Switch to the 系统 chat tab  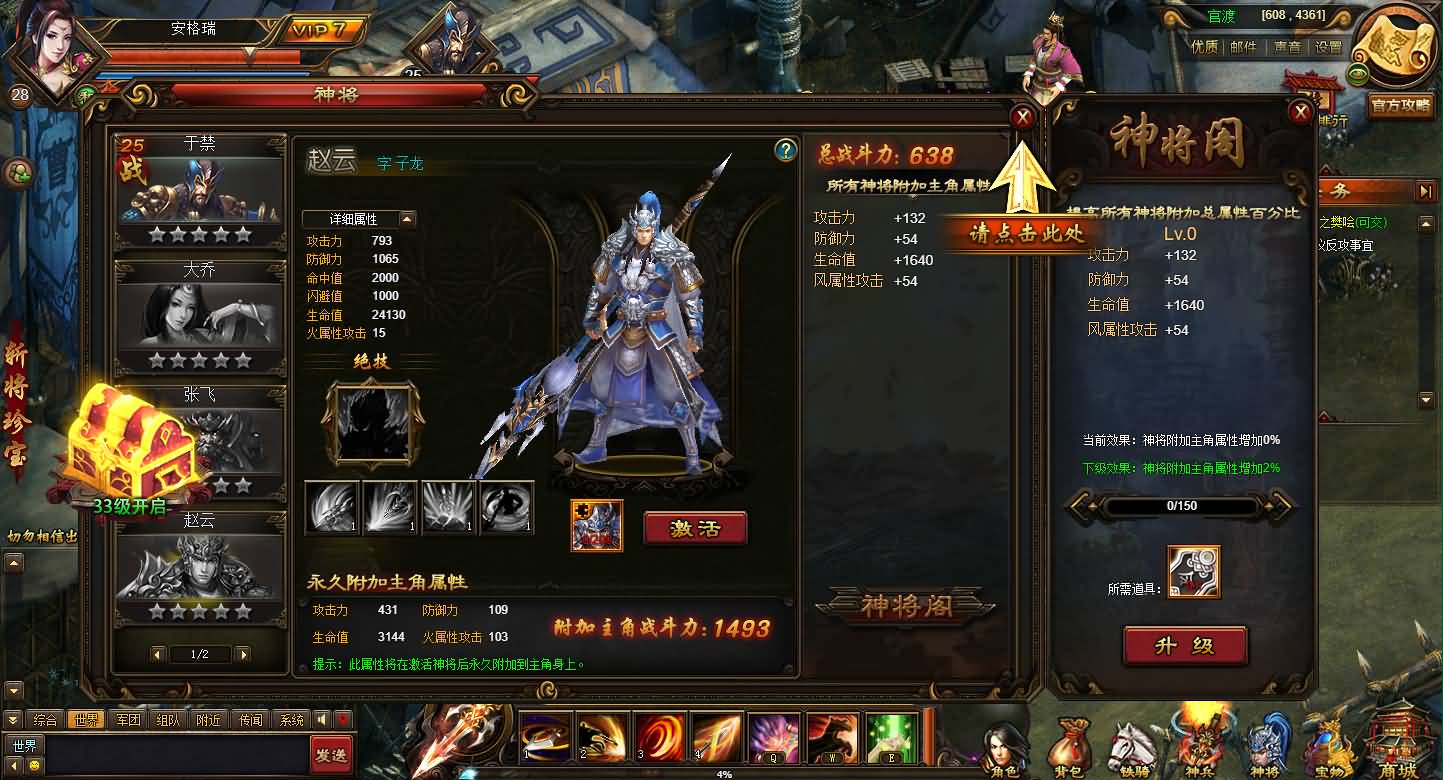292,718
